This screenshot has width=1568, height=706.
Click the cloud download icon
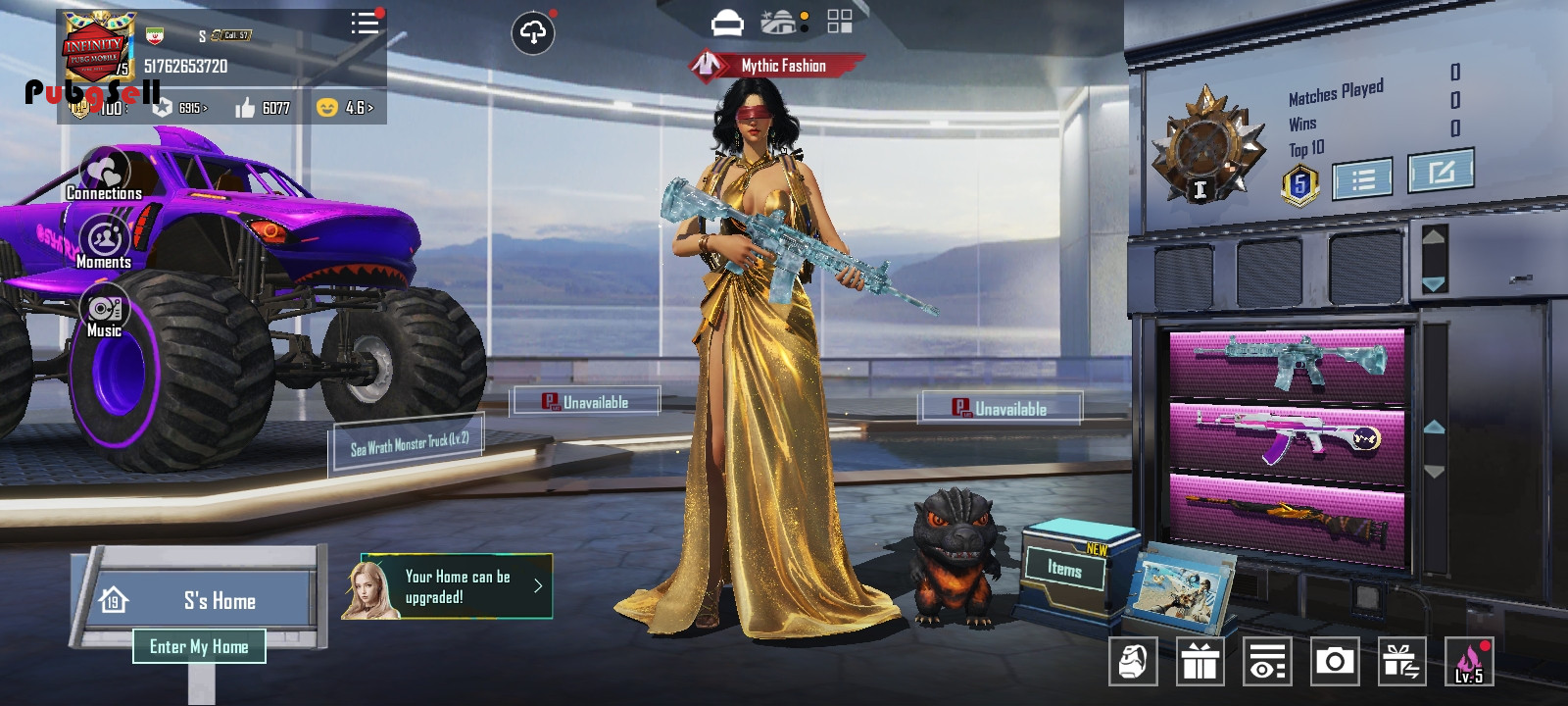pos(533,33)
